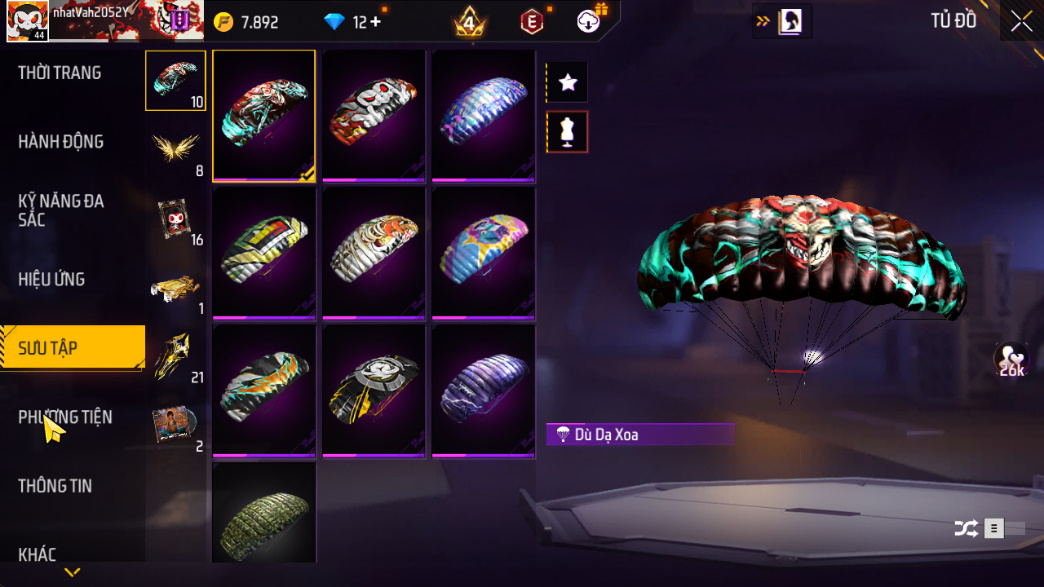This screenshot has width=1044, height=587.
Task: Choose the red-and-white skull parachute
Action: tap(374, 115)
